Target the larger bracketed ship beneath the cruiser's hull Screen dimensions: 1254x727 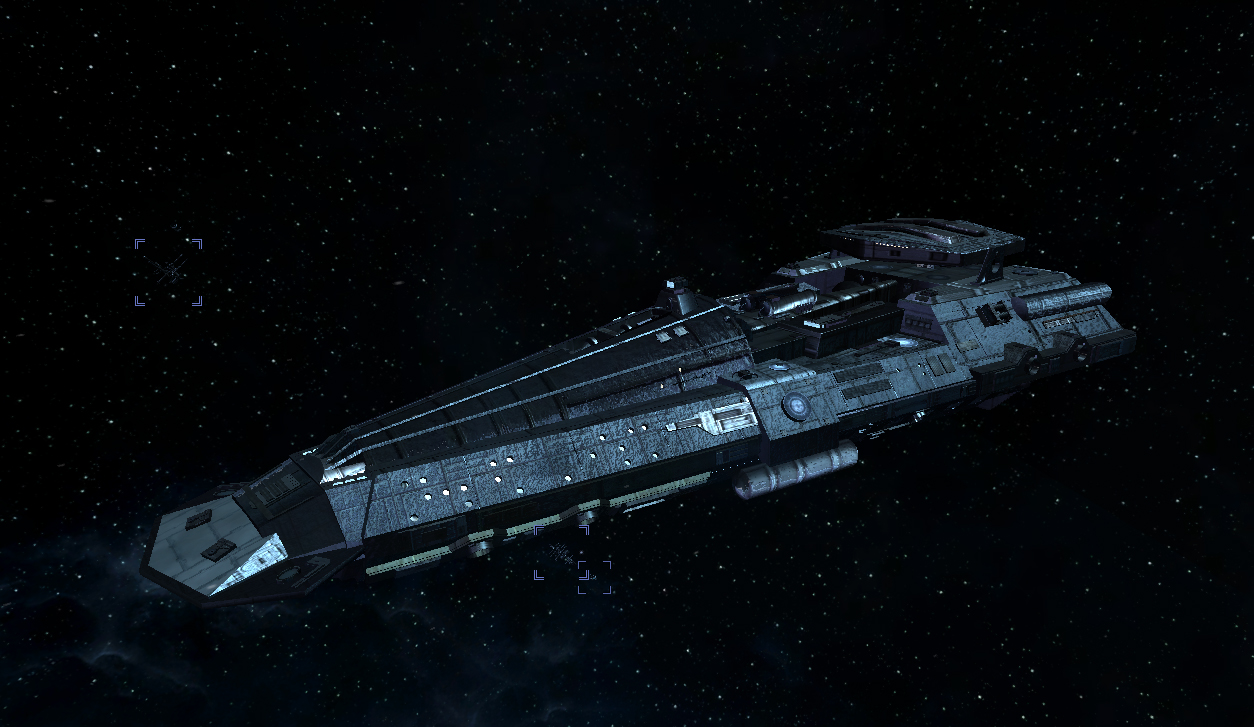click(x=560, y=552)
